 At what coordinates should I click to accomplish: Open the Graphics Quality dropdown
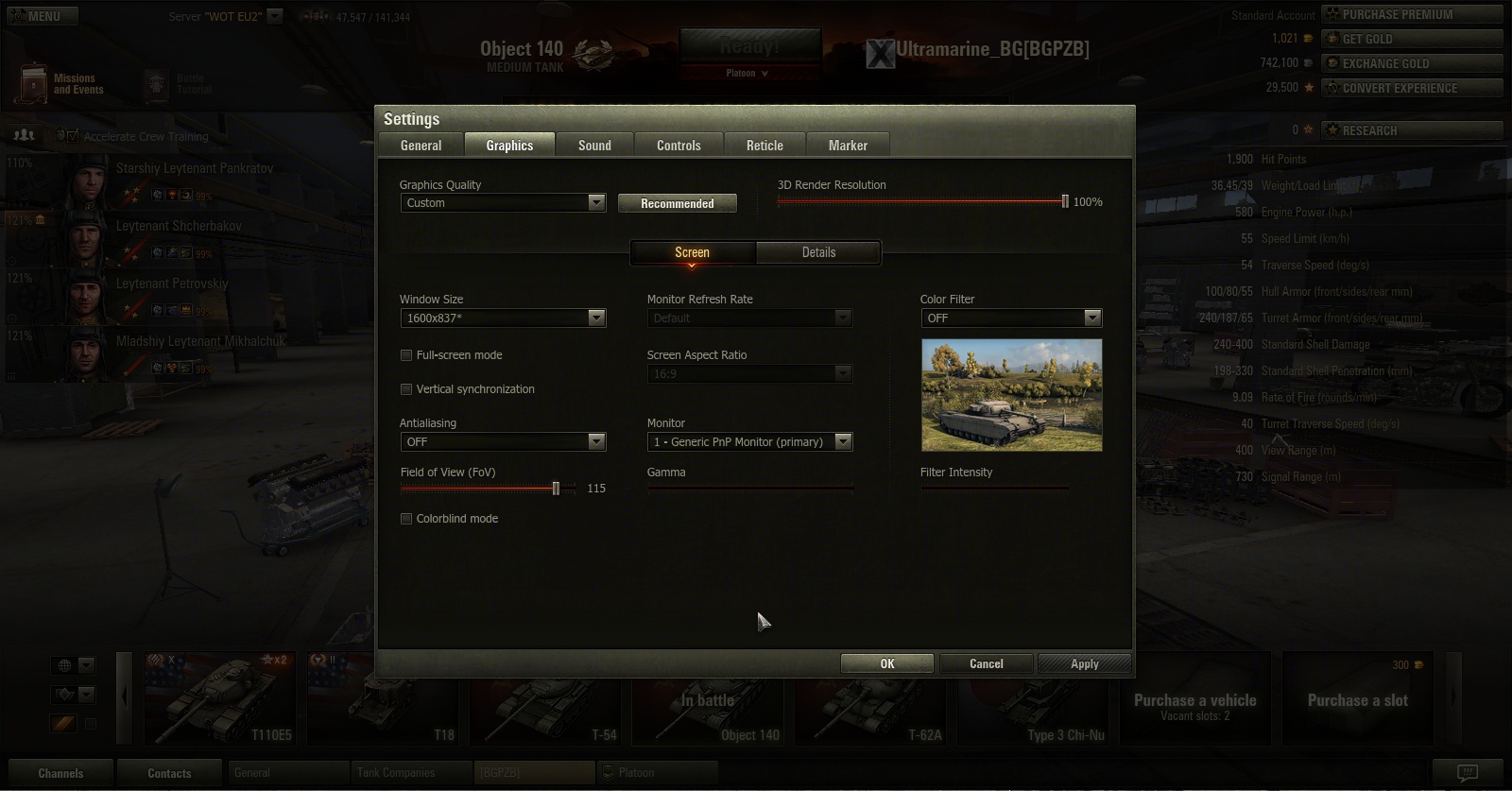pyautogui.click(x=503, y=203)
